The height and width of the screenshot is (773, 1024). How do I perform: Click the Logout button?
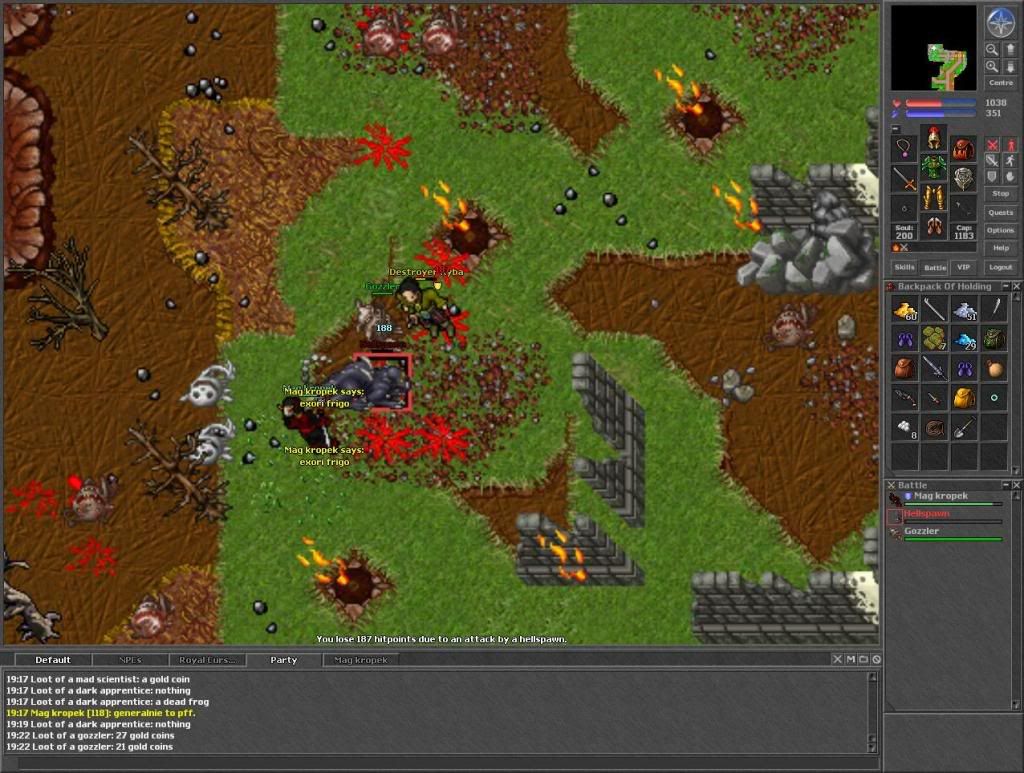(1000, 267)
